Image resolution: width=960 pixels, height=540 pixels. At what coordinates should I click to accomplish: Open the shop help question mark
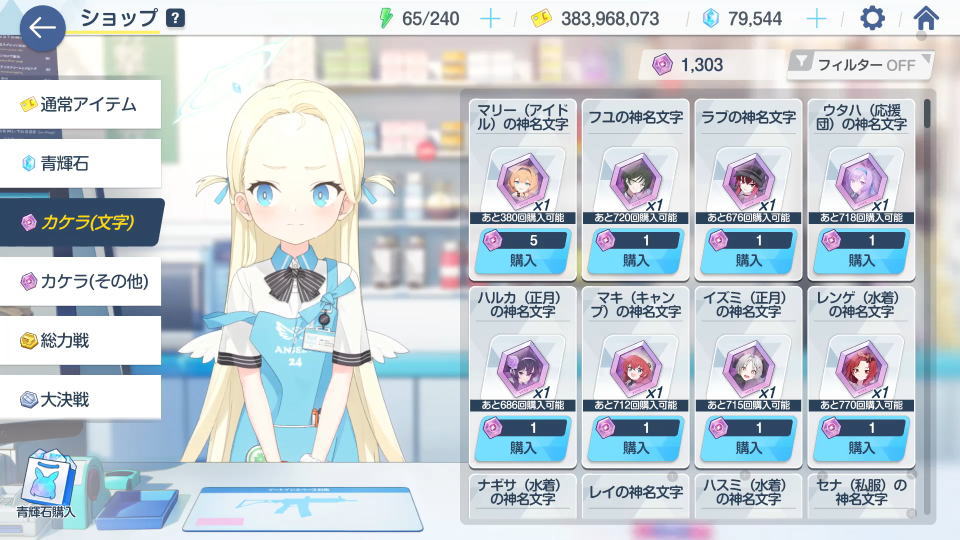(x=175, y=17)
